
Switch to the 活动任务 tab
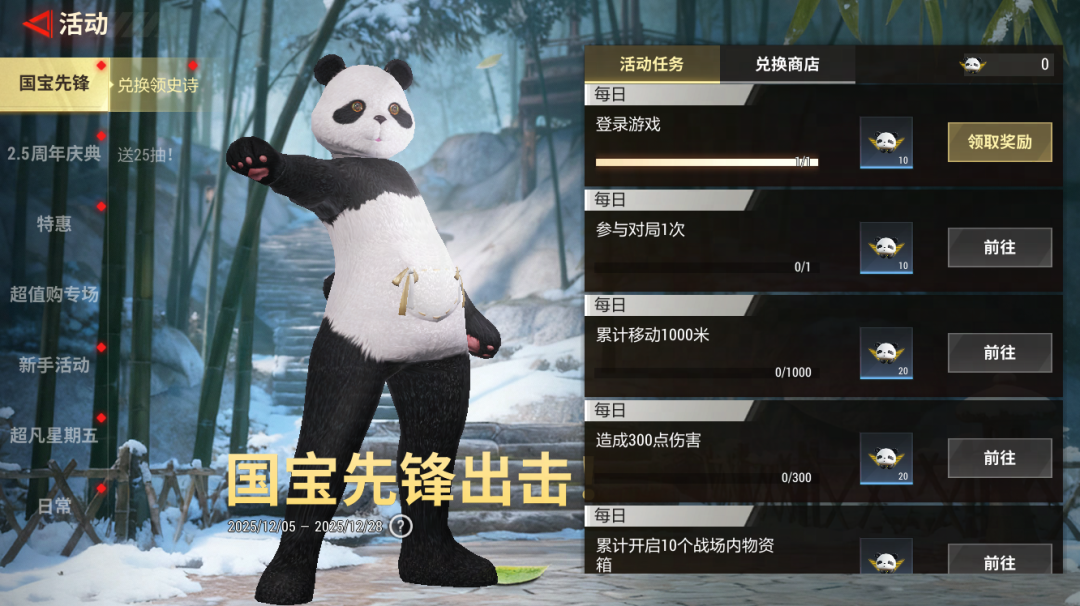click(651, 64)
